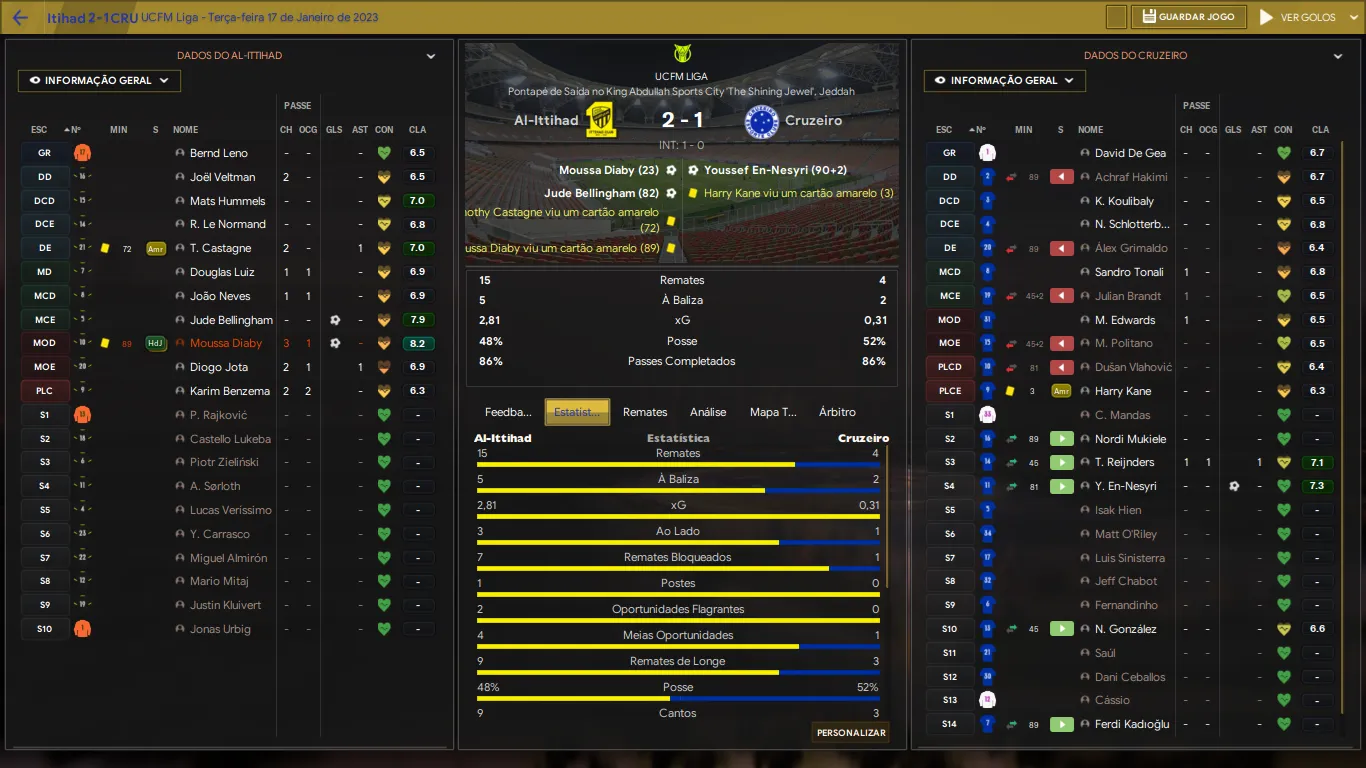Expand the Dados do Cruzeiro panel
This screenshot has width=1366, height=768.
pos(1338,57)
